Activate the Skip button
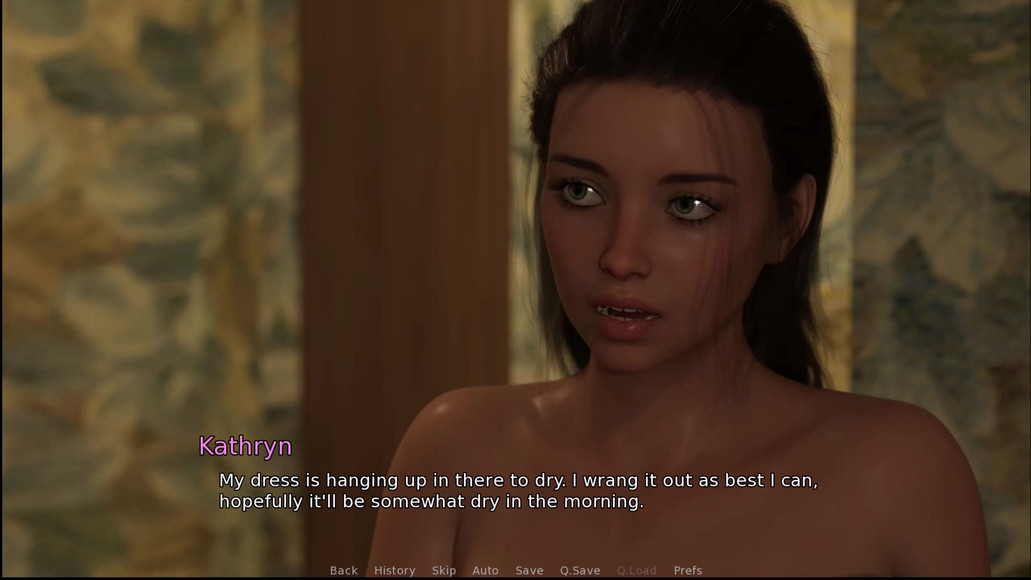Image resolution: width=1031 pixels, height=580 pixels. [443, 570]
